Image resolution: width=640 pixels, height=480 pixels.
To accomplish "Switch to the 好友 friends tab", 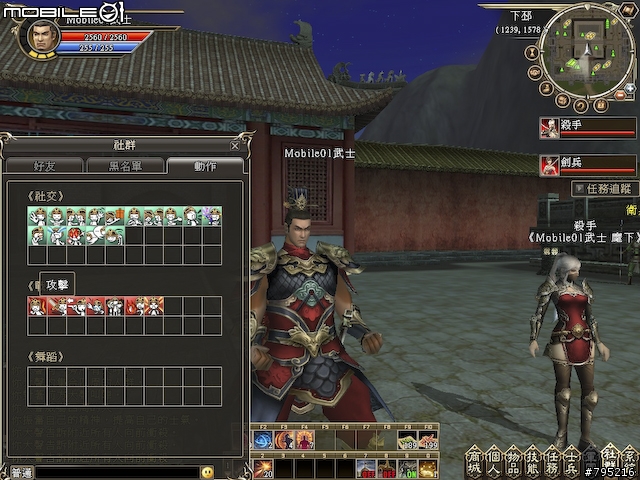I will point(44,166).
